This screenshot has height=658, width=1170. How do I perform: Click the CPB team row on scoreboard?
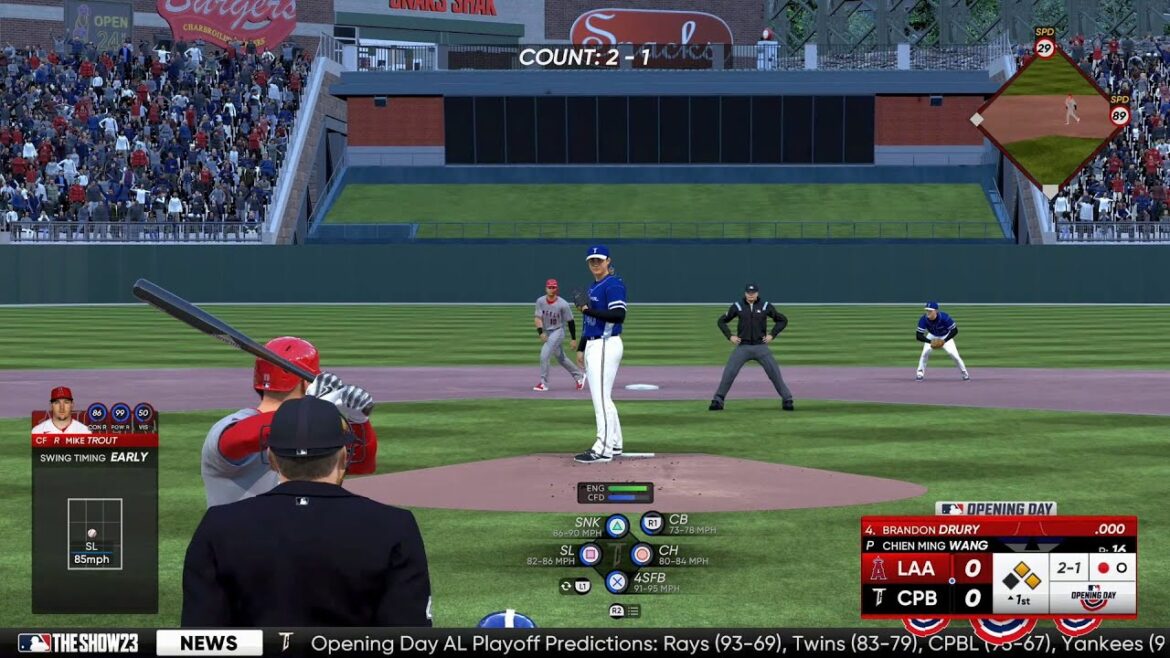tap(926, 598)
